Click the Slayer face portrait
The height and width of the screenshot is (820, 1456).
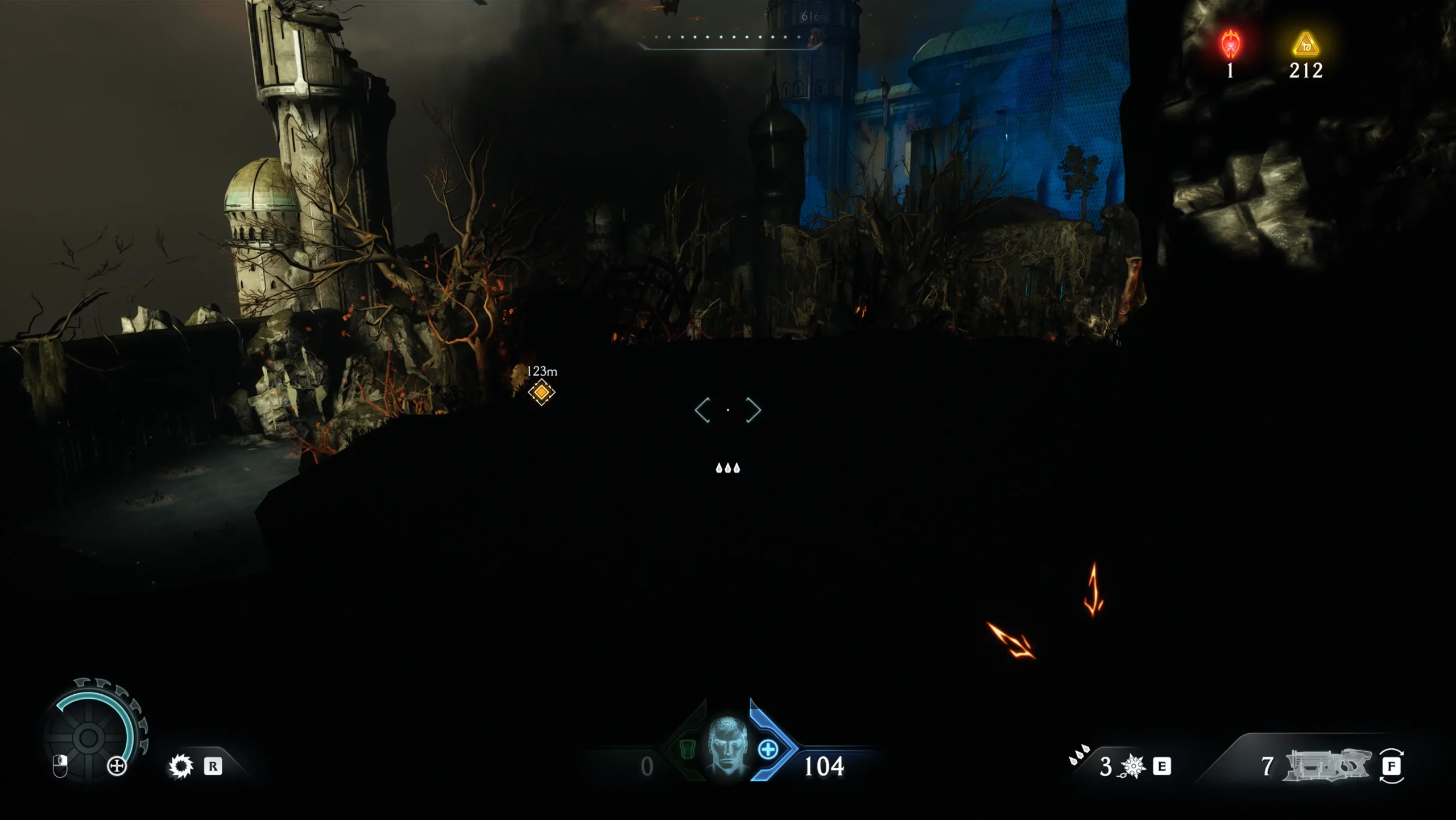[727, 746]
